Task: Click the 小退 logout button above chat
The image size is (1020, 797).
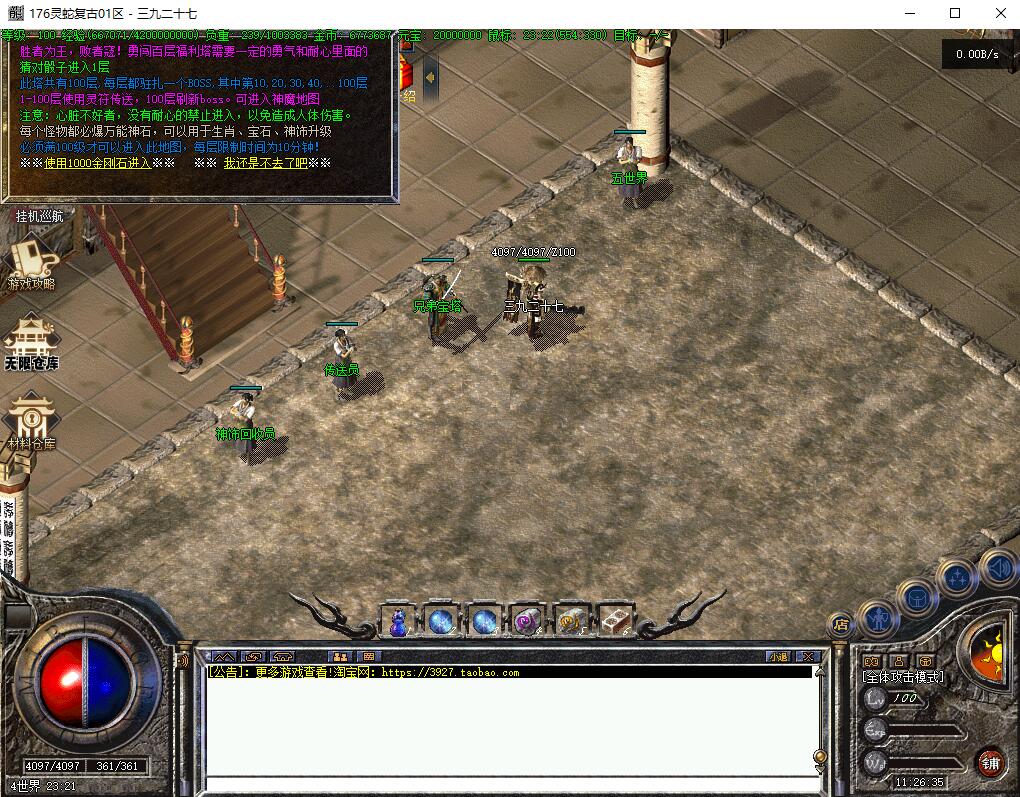Action: tap(778, 657)
